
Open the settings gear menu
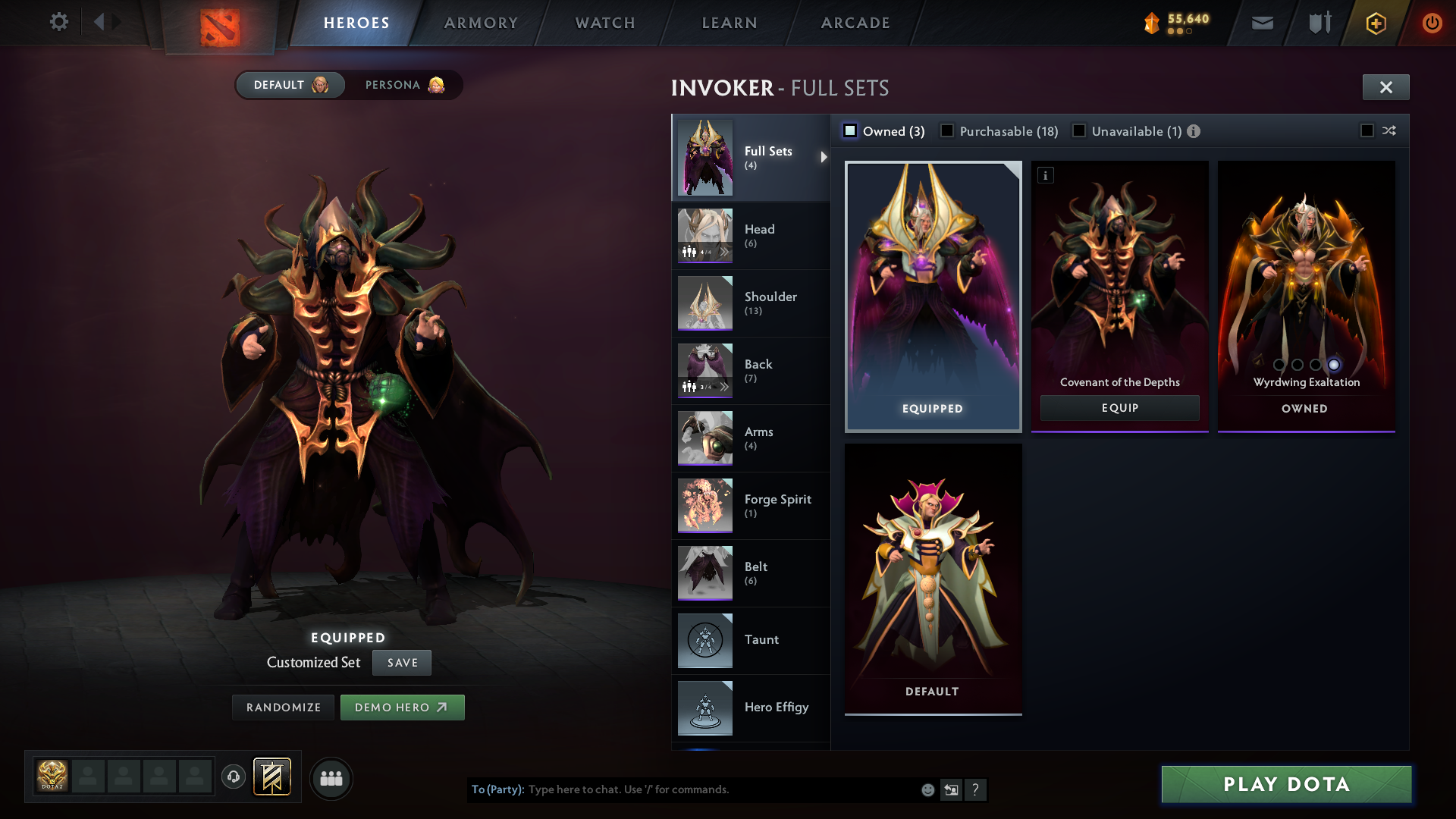(x=58, y=22)
